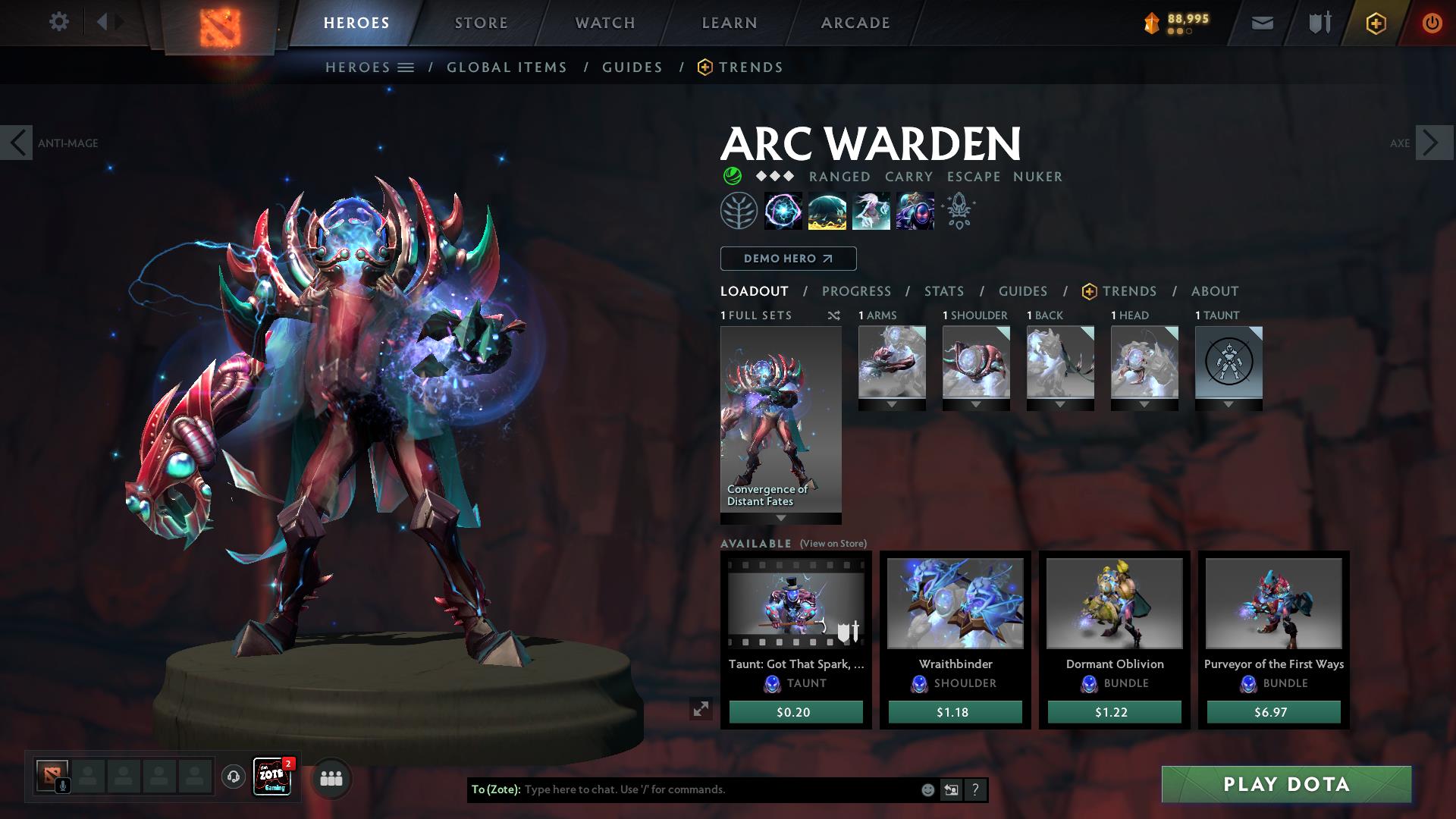Click the DEMO HERO button

787,258
